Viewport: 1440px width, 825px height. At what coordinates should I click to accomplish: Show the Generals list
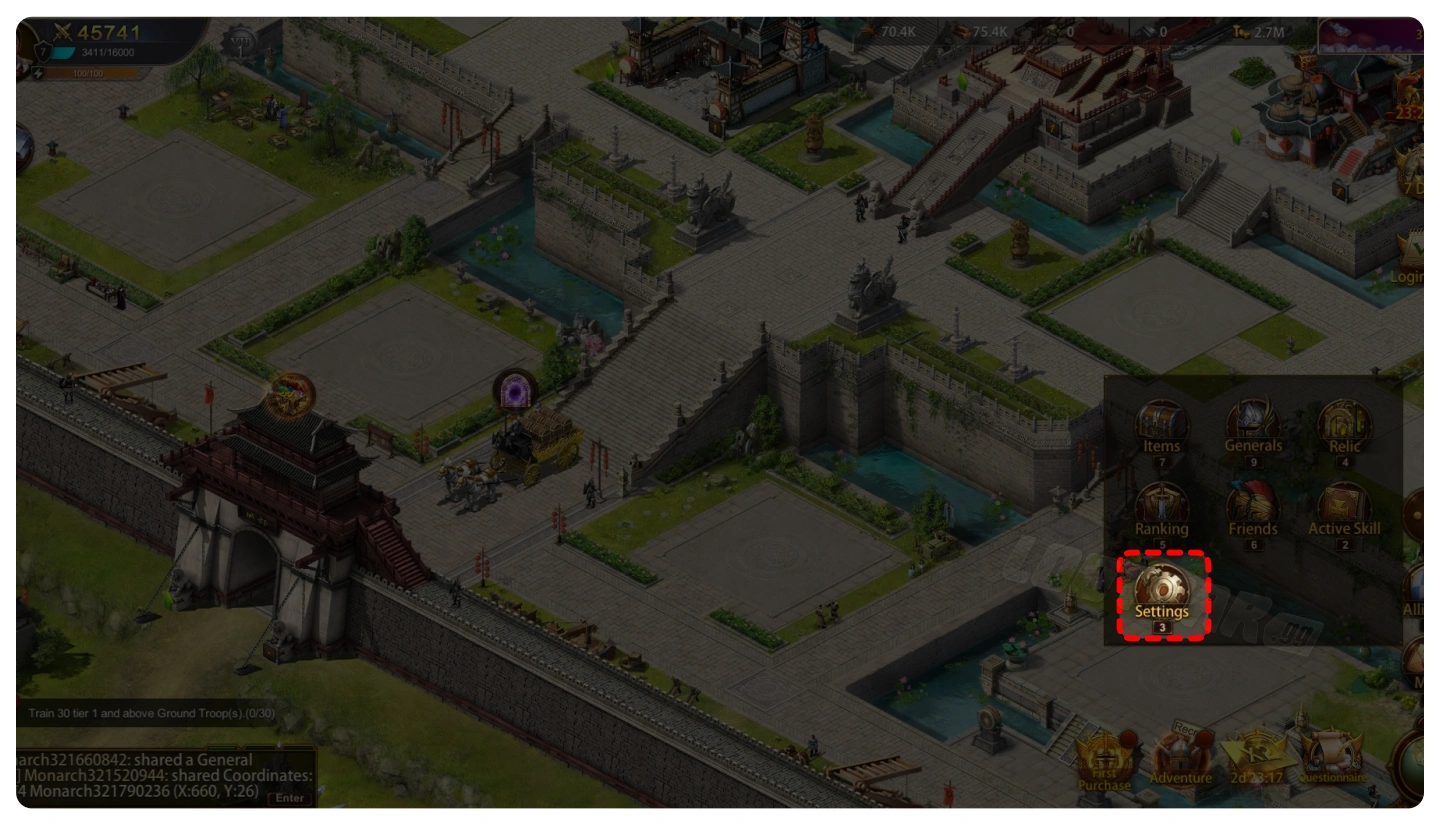click(x=1252, y=430)
